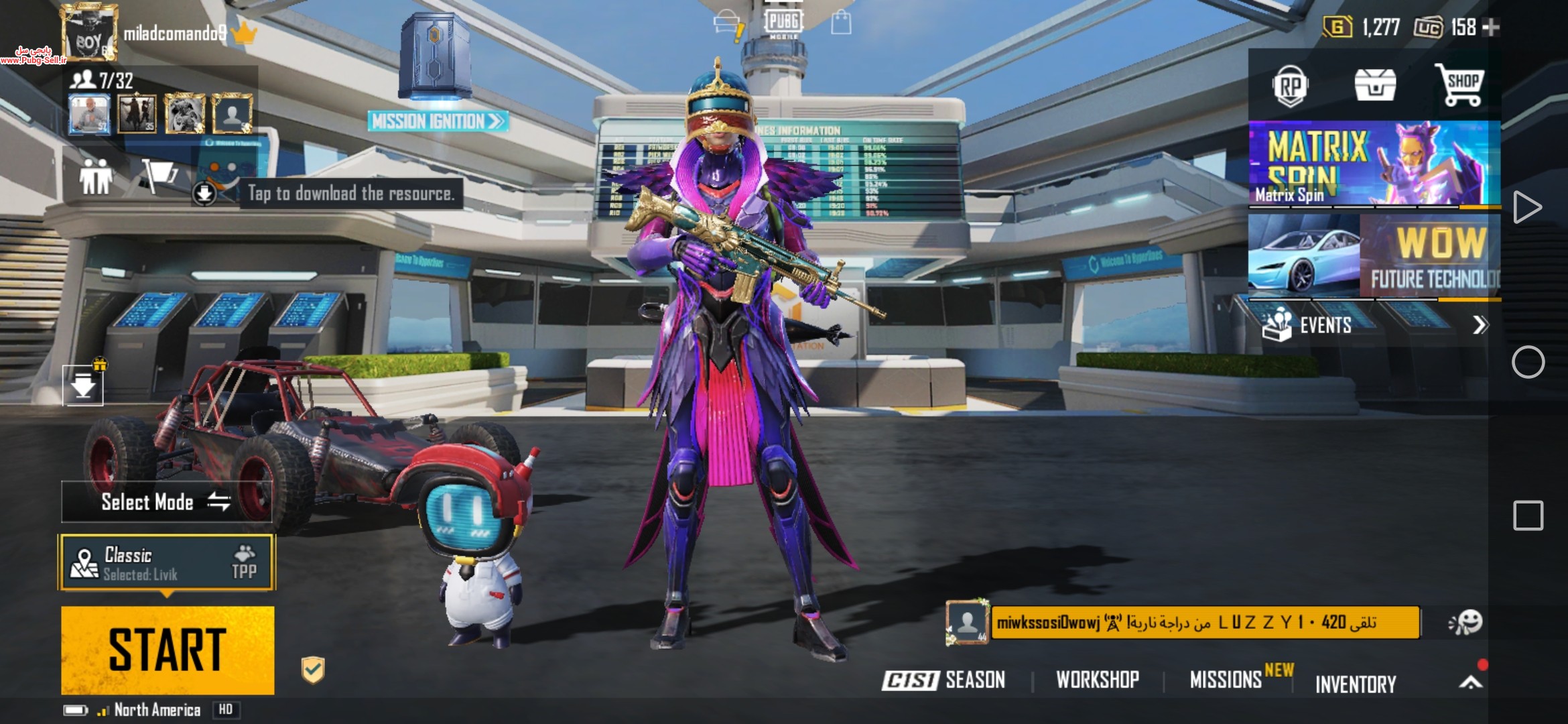The height and width of the screenshot is (724, 1568).
Task: Open the crate chest icon
Action: [x=1375, y=86]
